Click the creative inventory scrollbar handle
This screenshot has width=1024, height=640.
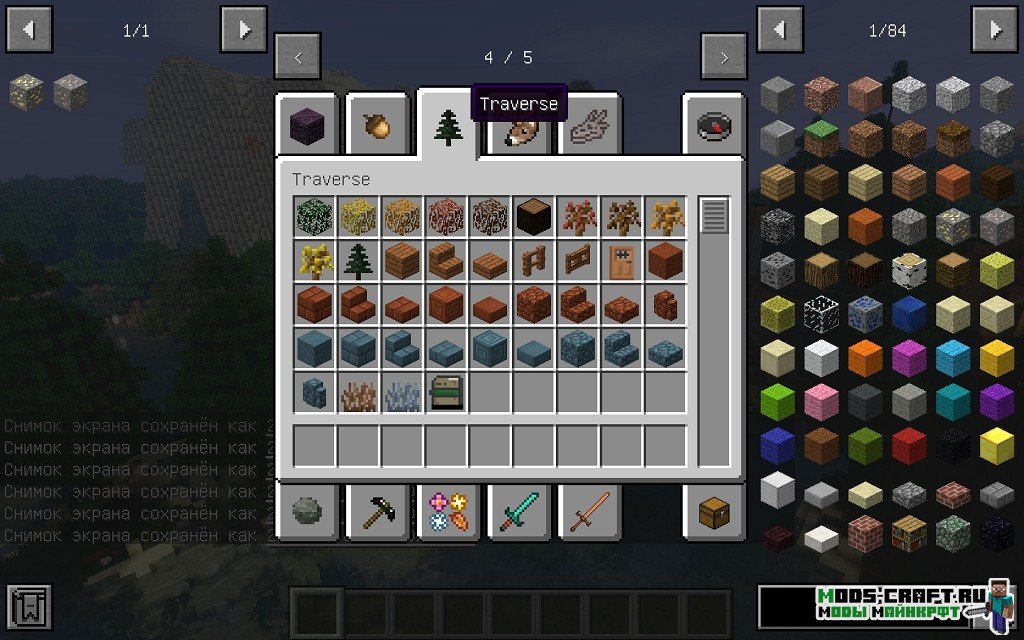713,216
